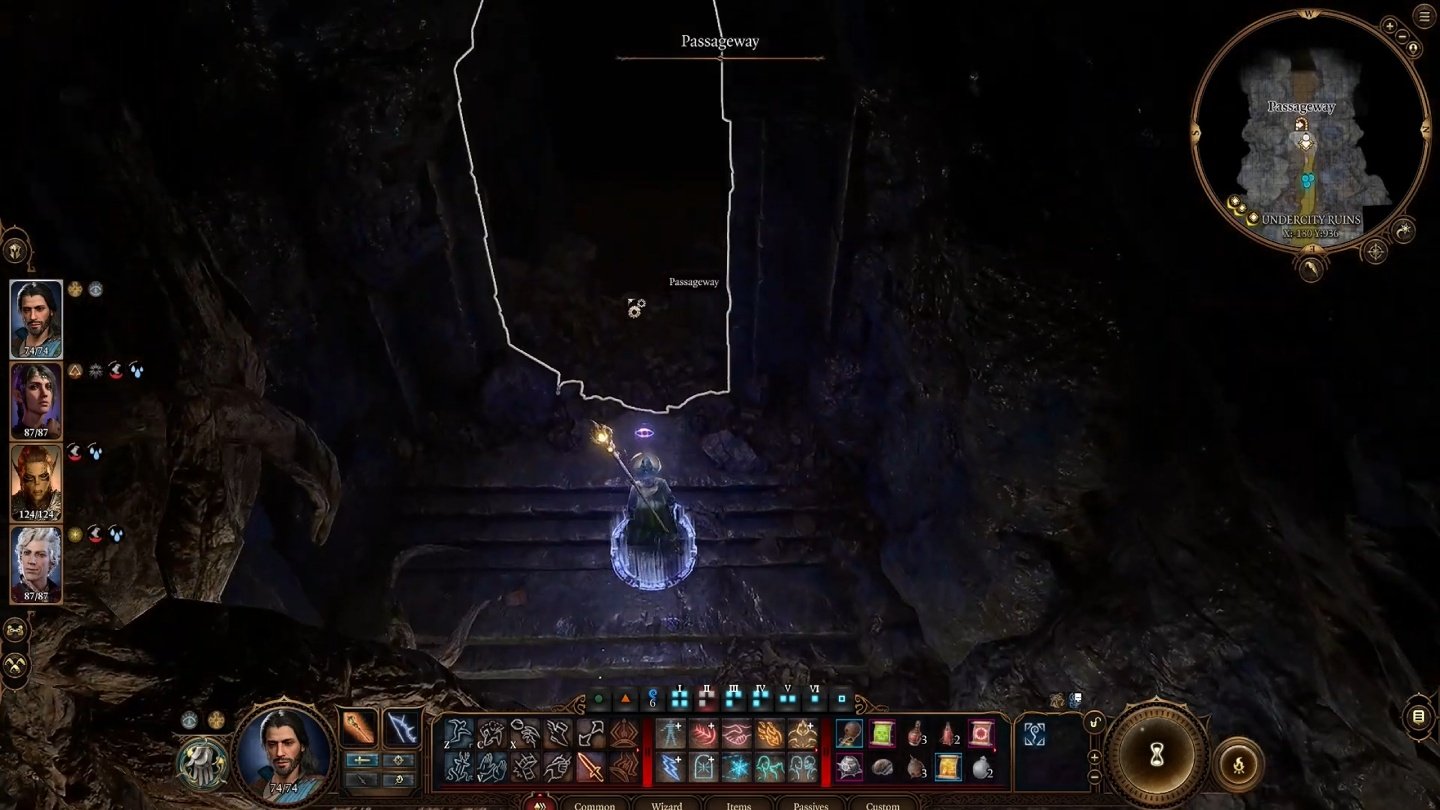Select Karlach's party portrait

pos(36,482)
